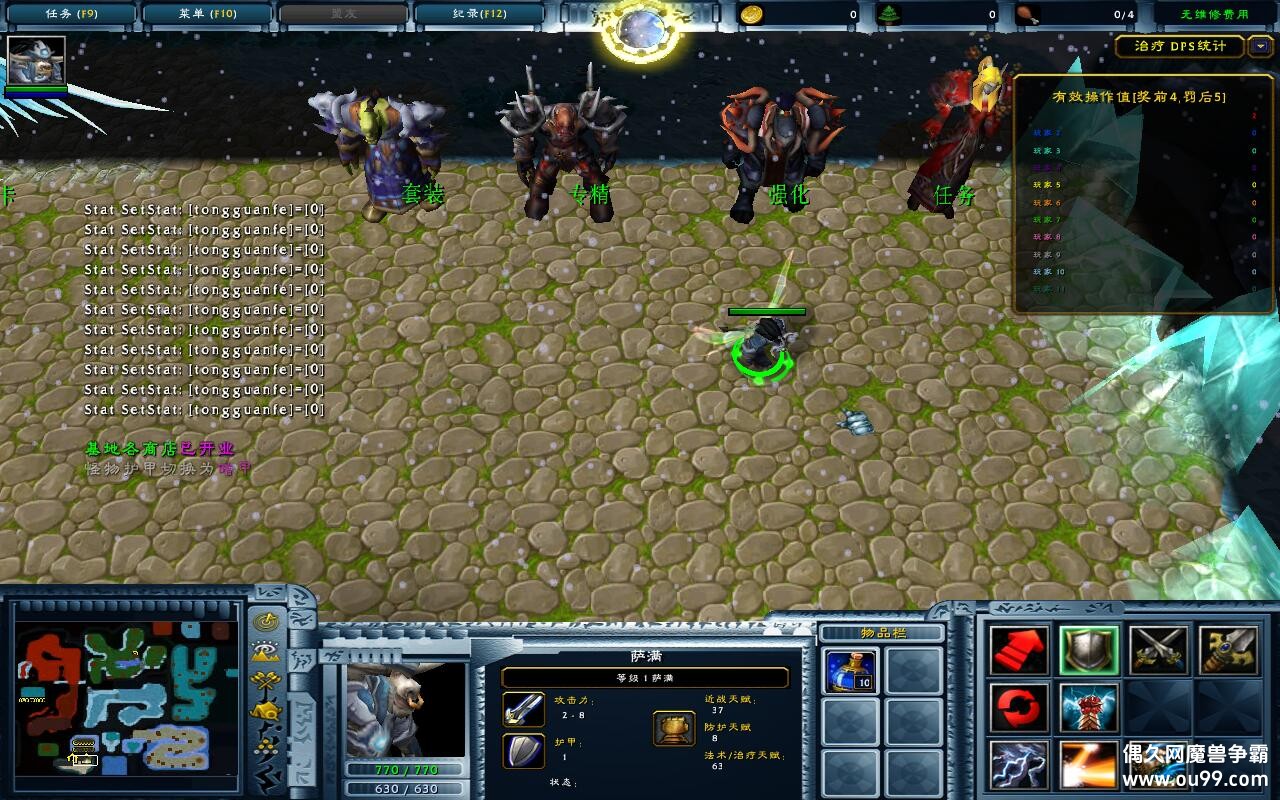Click the 治疗 DPS统计 leaderboard title

coord(1180,46)
